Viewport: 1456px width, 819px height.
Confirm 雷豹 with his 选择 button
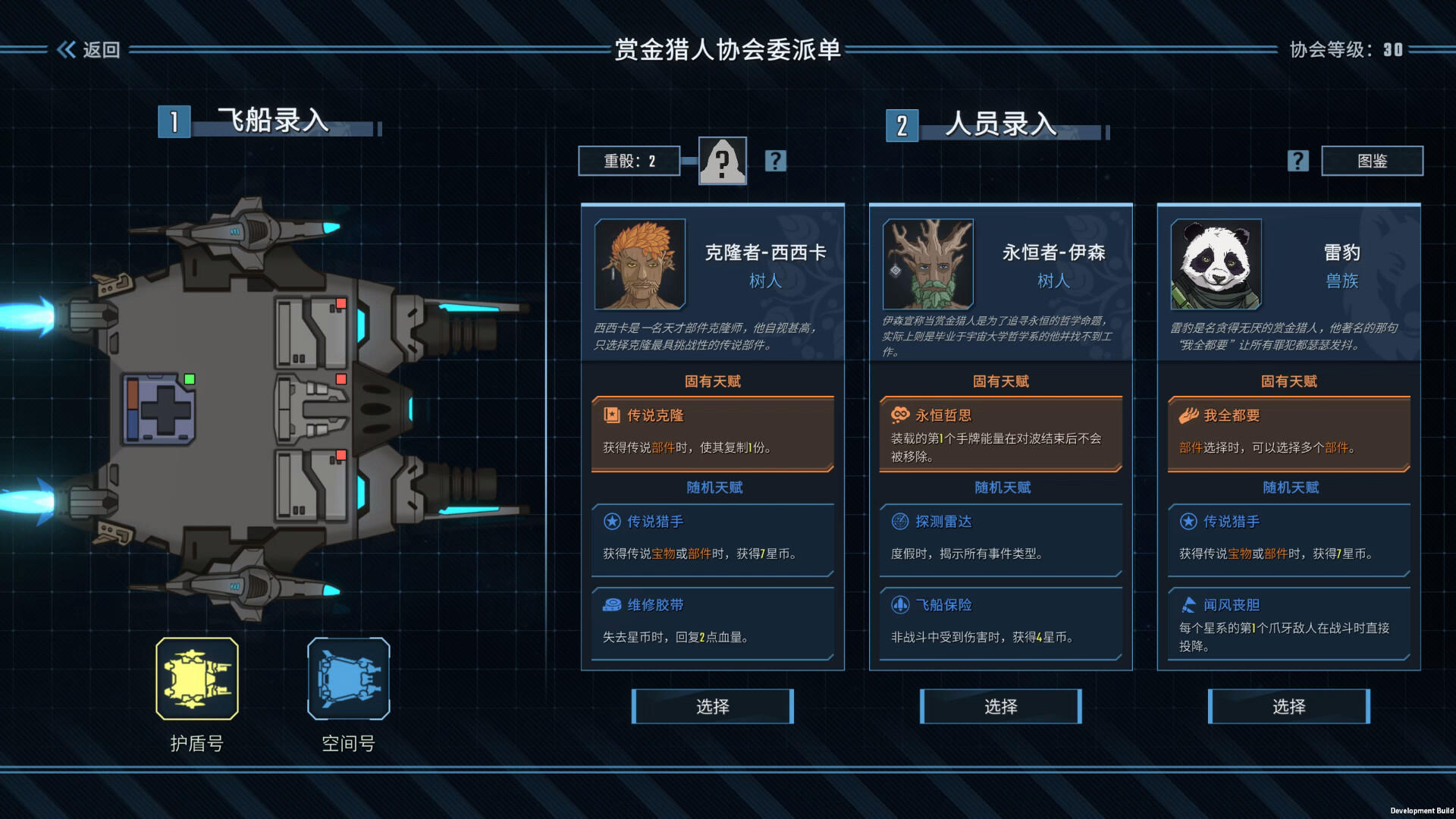(1289, 706)
